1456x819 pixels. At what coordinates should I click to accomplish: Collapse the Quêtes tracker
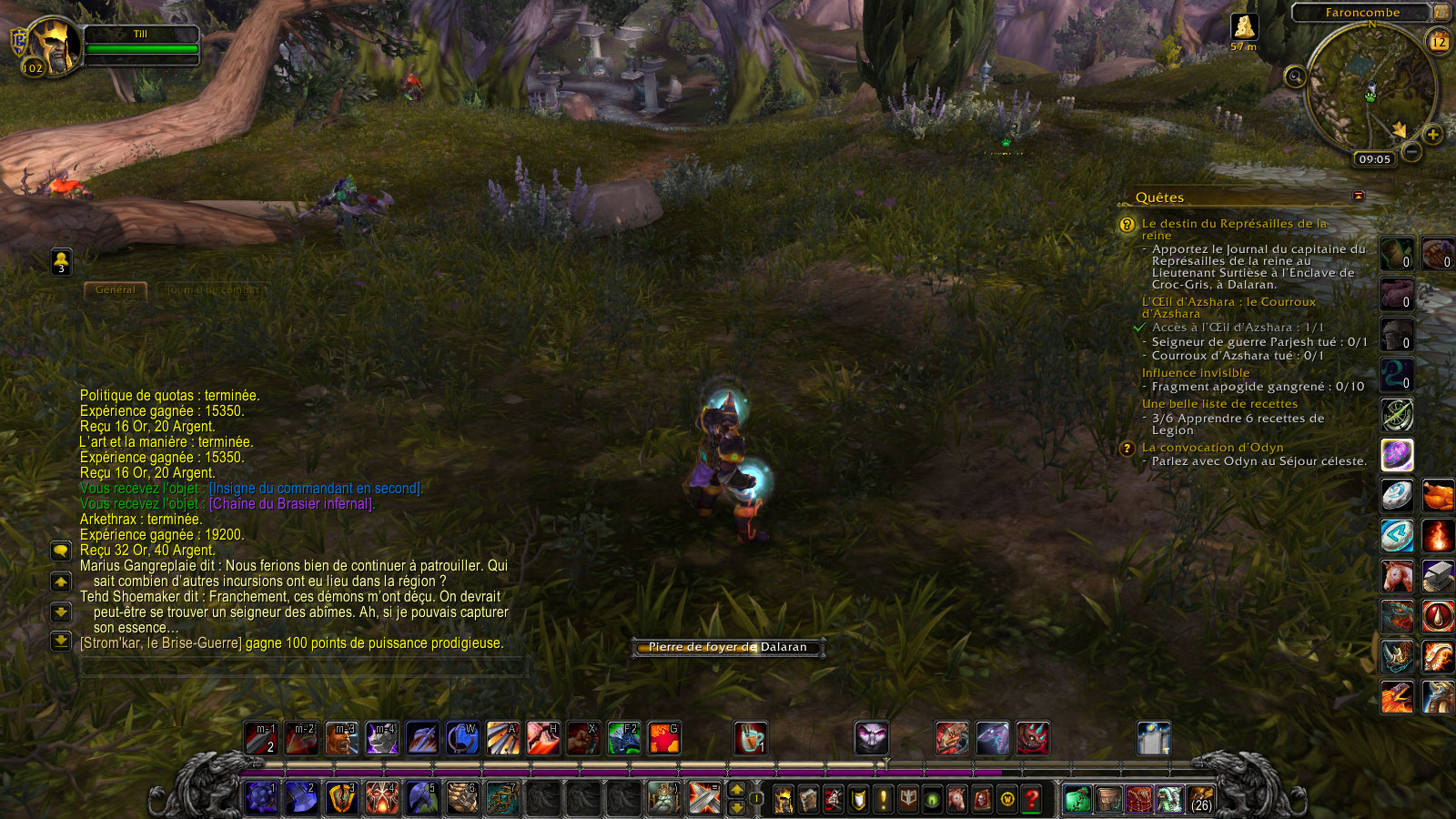point(1359,197)
